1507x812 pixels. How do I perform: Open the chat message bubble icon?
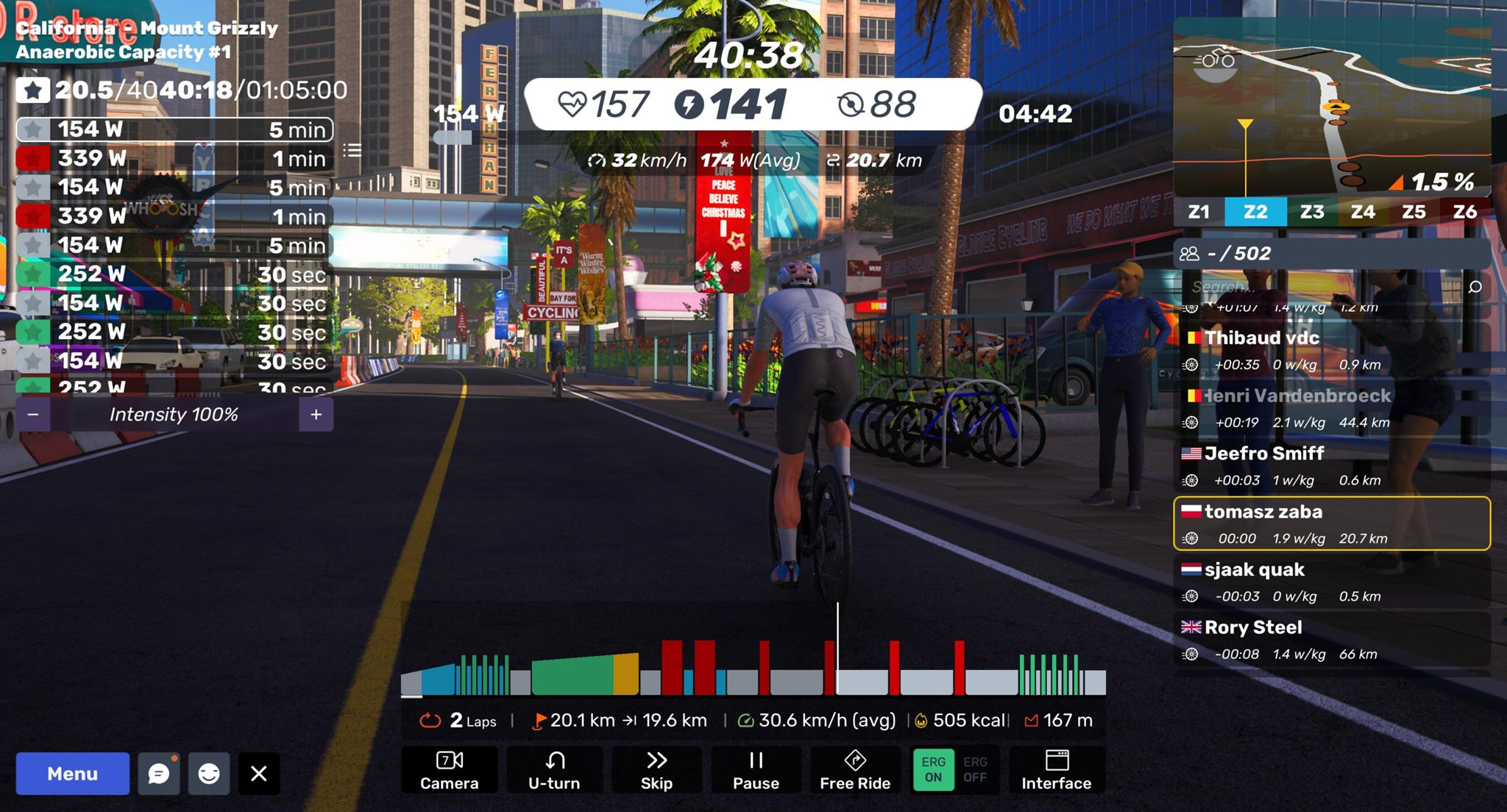click(x=159, y=773)
